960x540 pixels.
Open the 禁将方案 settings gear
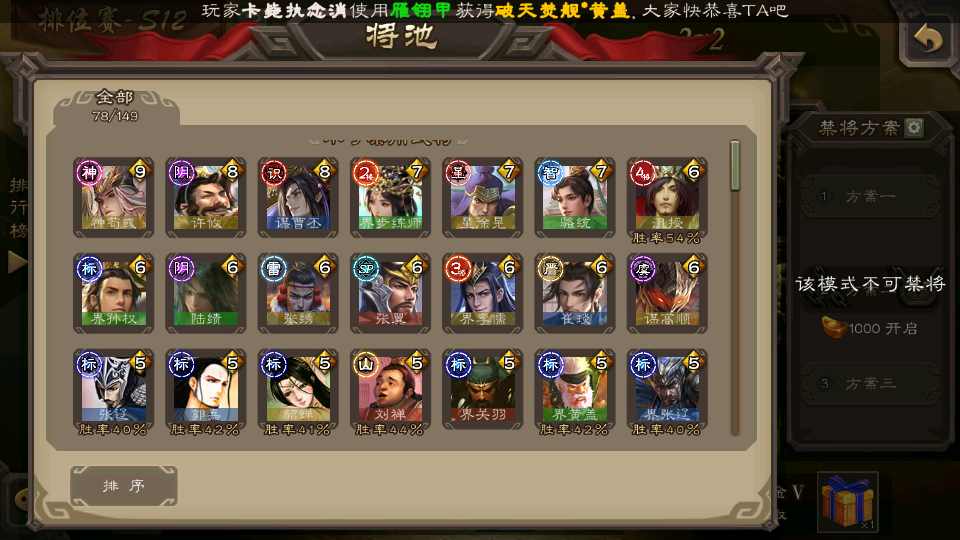[x=914, y=128]
